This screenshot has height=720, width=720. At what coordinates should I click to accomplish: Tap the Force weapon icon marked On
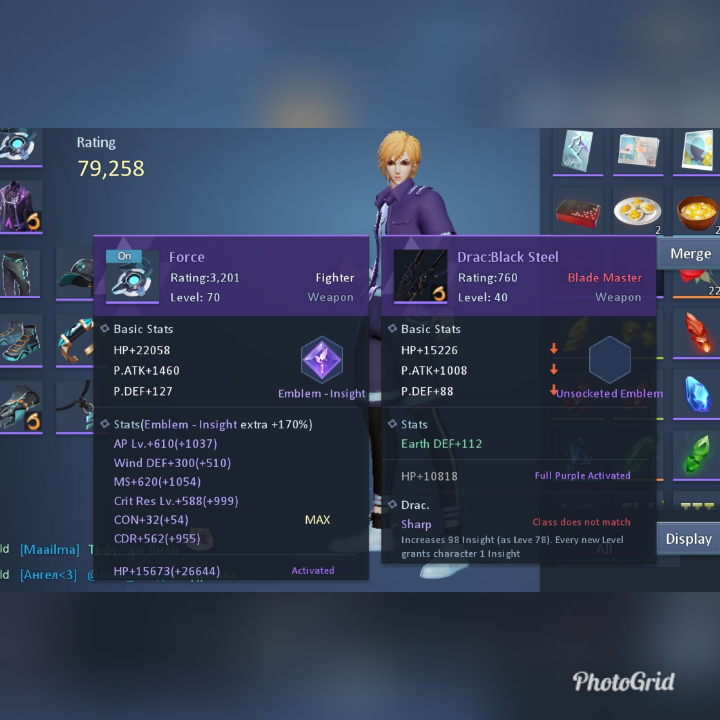pyautogui.click(x=132, y=276)
